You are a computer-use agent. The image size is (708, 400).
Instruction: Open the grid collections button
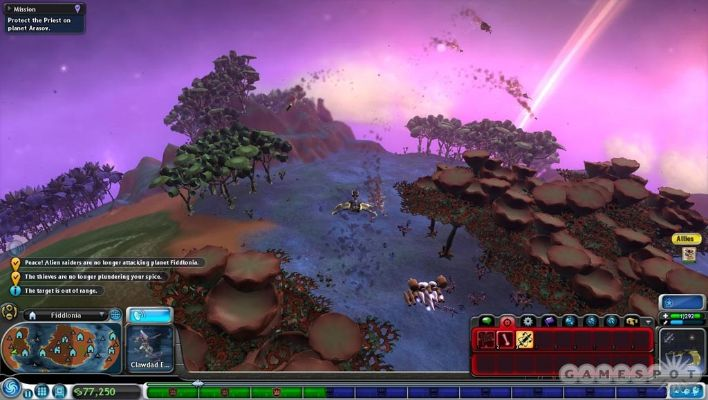pos(42,391)
